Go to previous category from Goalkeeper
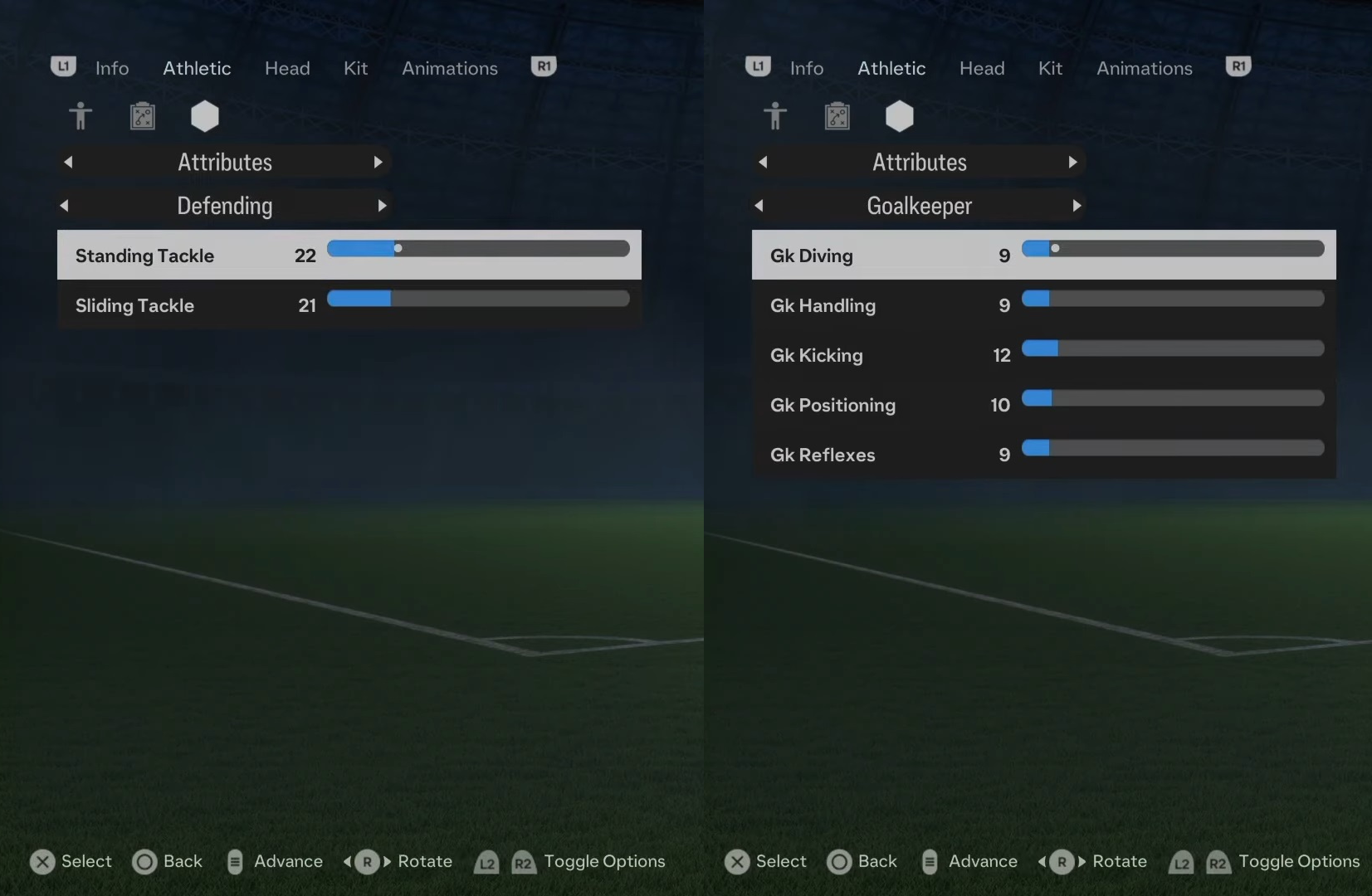The image size is (1372, 896). pos(760,206)
